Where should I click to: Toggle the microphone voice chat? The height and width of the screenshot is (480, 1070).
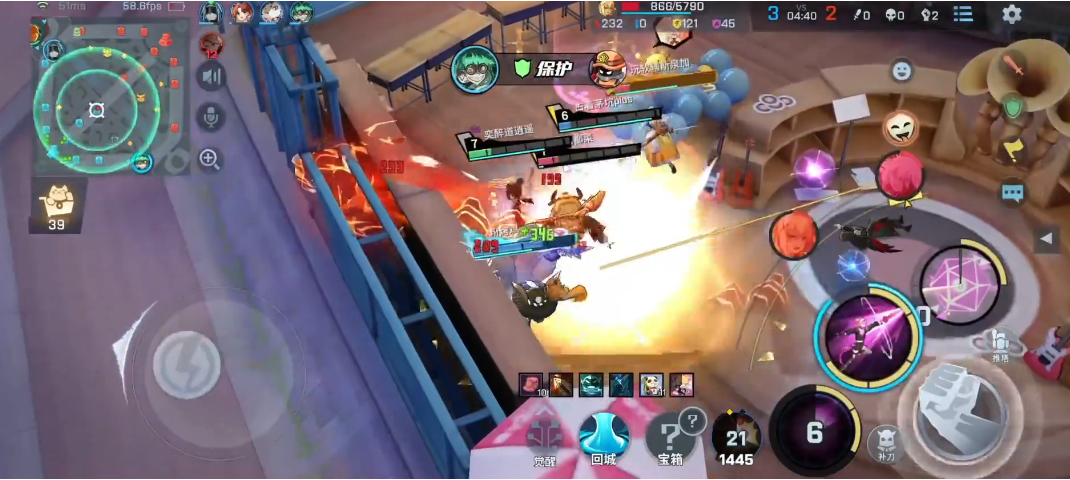[x=210, y=117]
